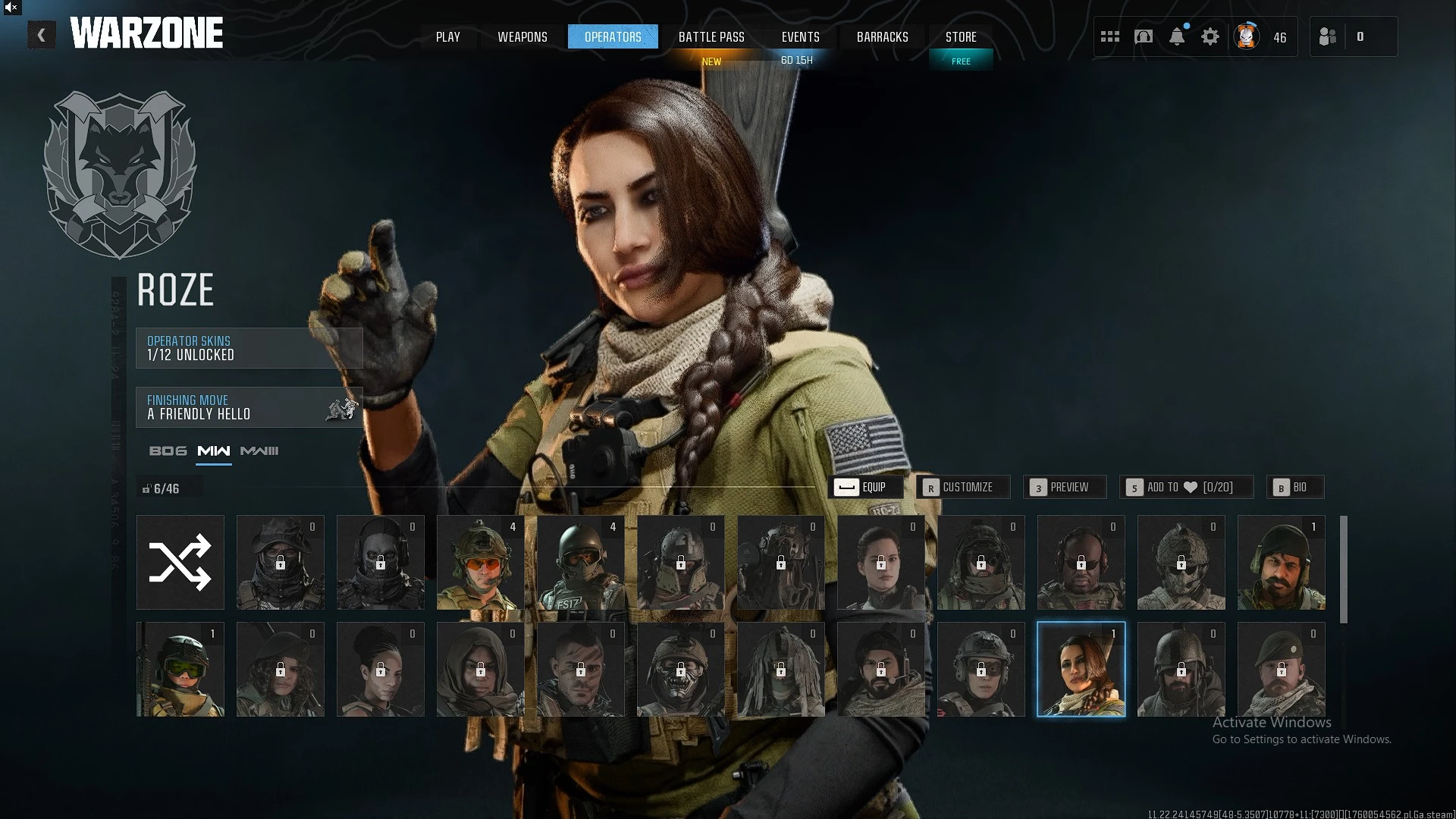Open the settings gear icon
The width and height of the screenshot is (1456, 819).
(1210, 36)
